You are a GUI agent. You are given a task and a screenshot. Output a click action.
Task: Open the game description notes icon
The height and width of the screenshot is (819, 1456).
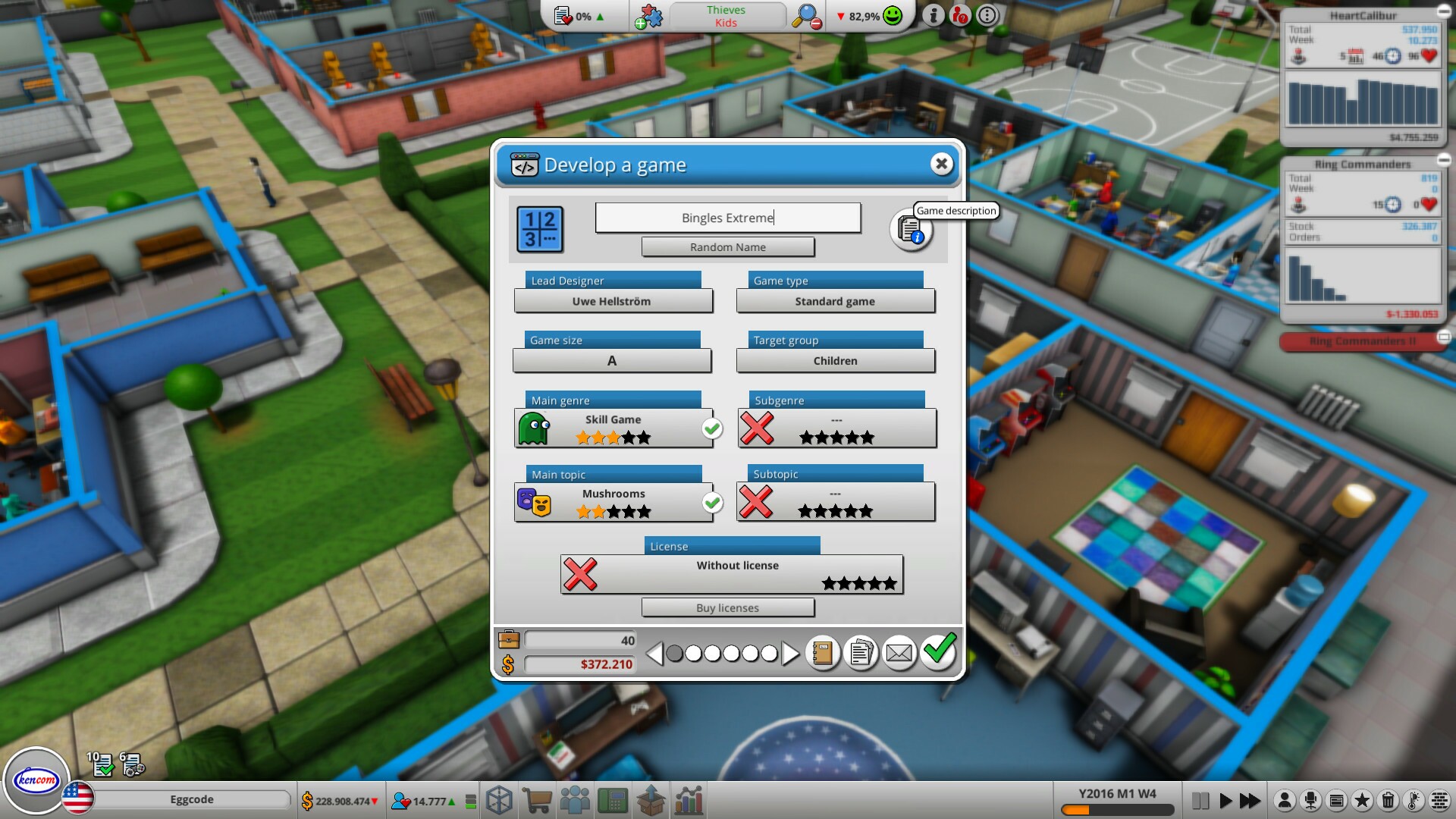point(911,230)
